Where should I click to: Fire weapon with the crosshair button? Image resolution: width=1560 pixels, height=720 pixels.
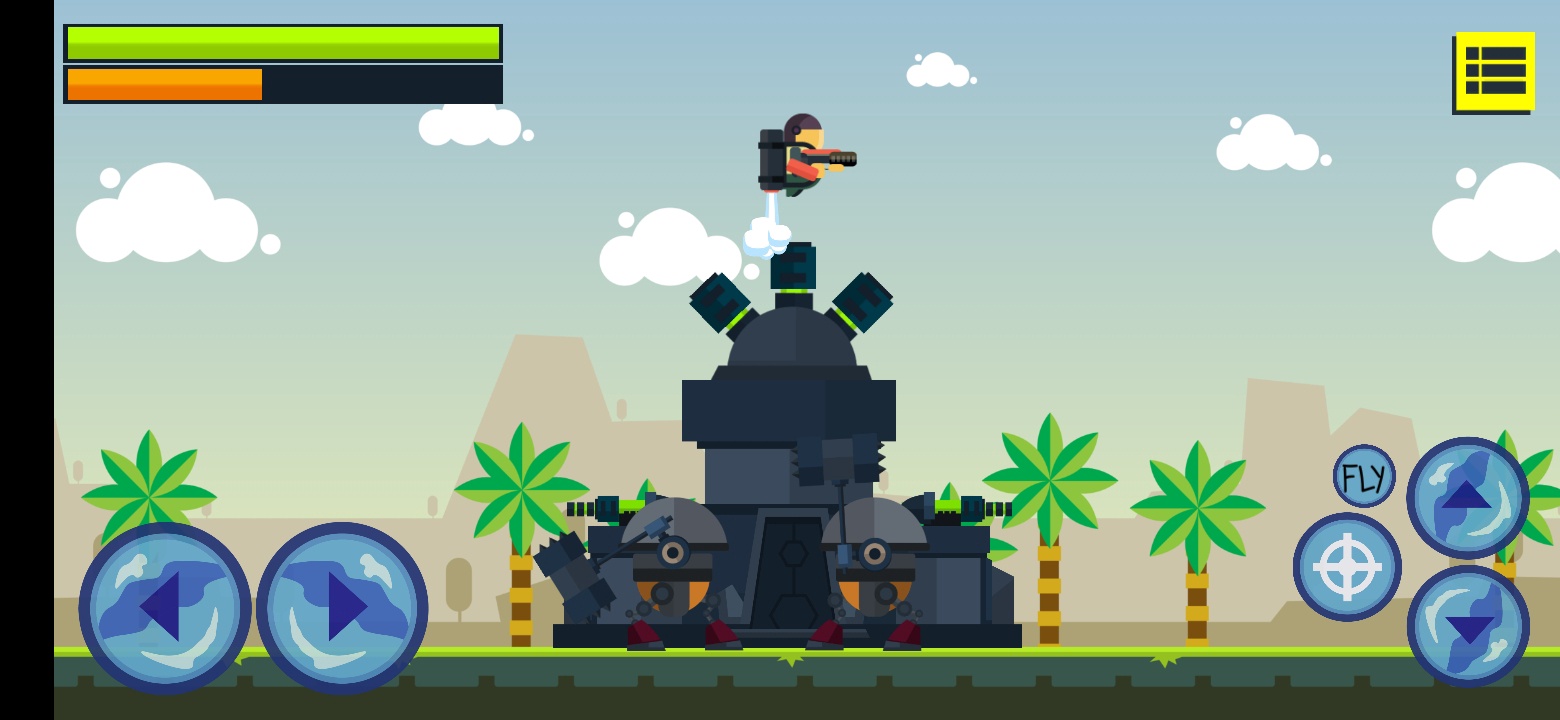pyautogui.click(x=1347, y=567)
